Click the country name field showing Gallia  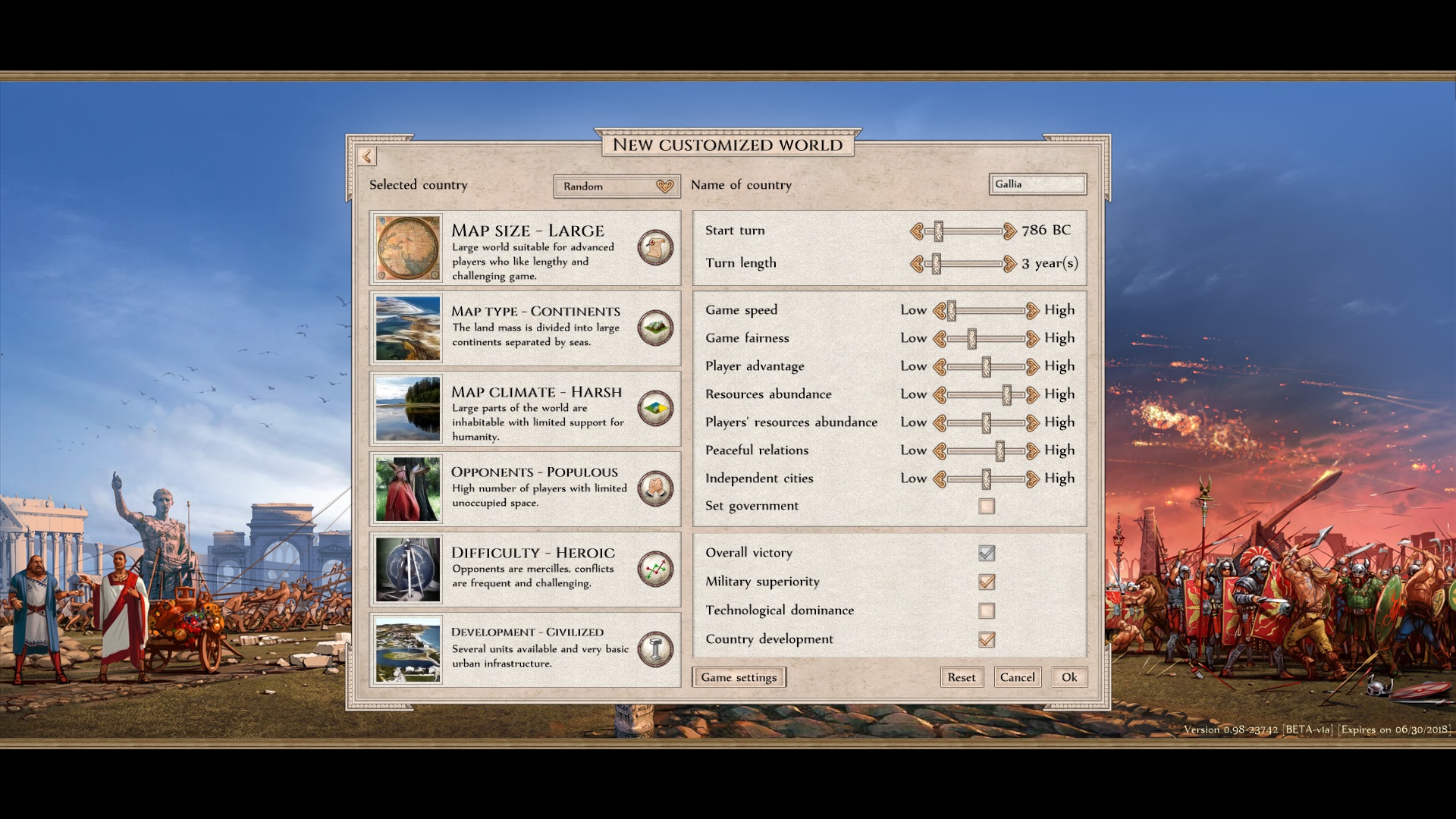(1037, 184)
